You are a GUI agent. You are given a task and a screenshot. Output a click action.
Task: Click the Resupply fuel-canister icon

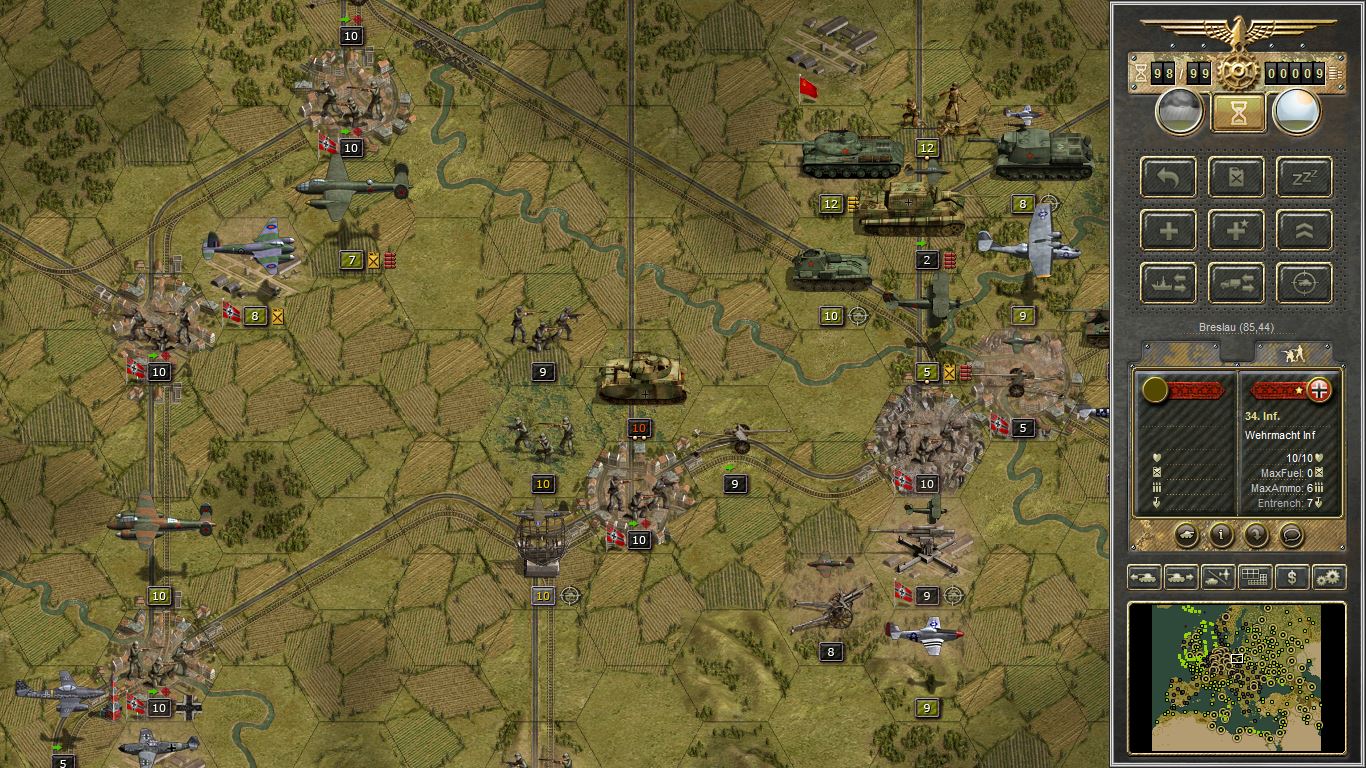pos(1236,178)
